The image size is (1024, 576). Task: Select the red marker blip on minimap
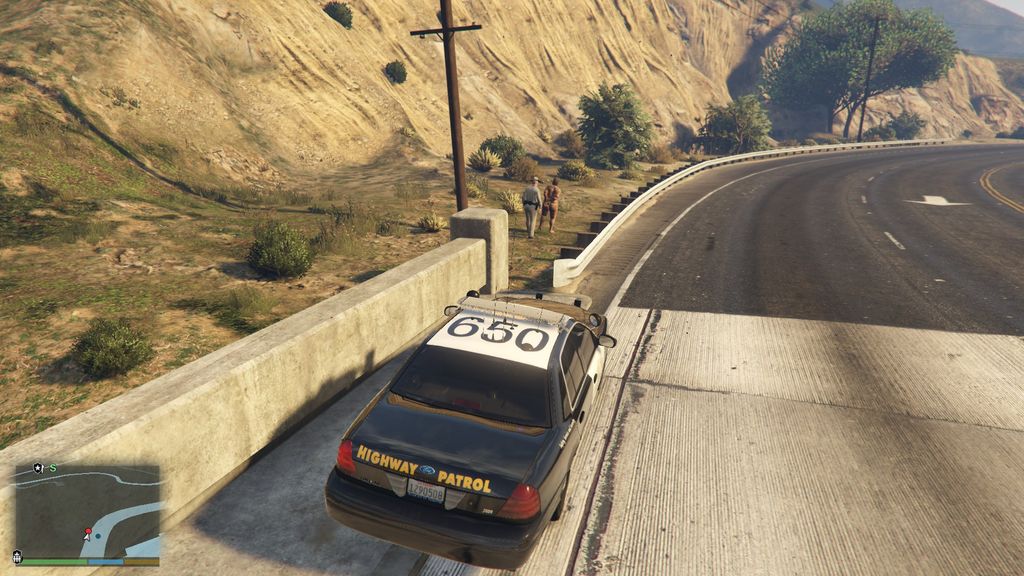pos(88,532)
